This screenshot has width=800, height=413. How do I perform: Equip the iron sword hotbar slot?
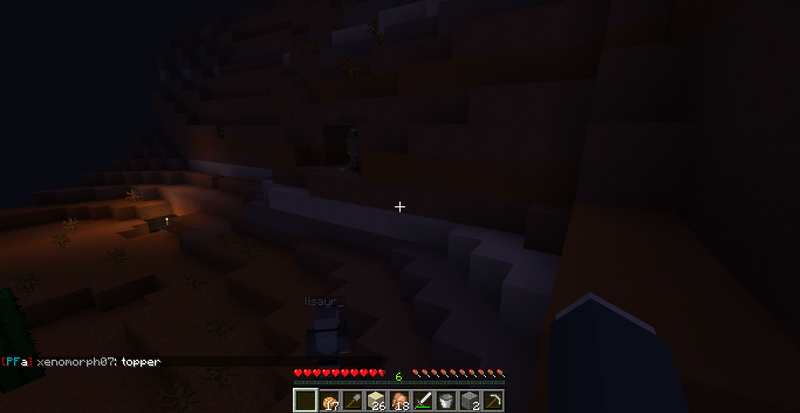(x=424, y=400)
